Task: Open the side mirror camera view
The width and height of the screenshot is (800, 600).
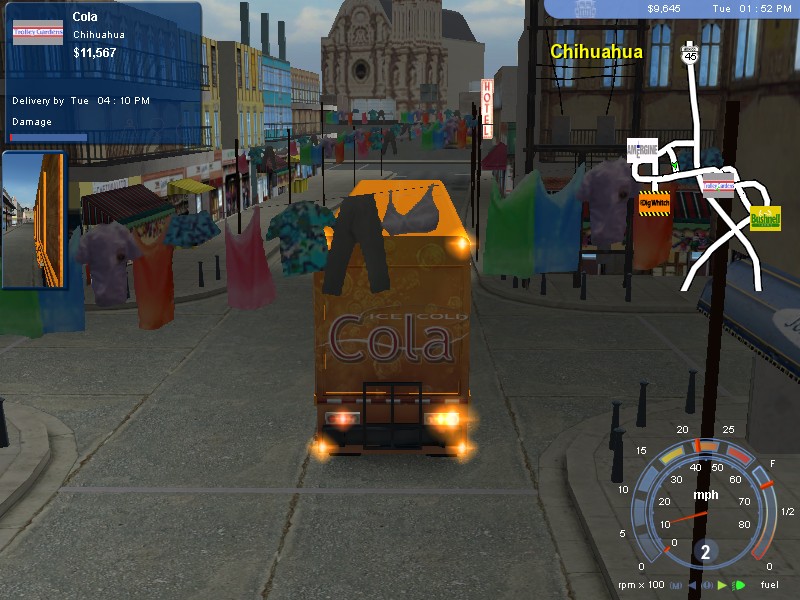Action: pyautogui.click(x=33, y=220)
